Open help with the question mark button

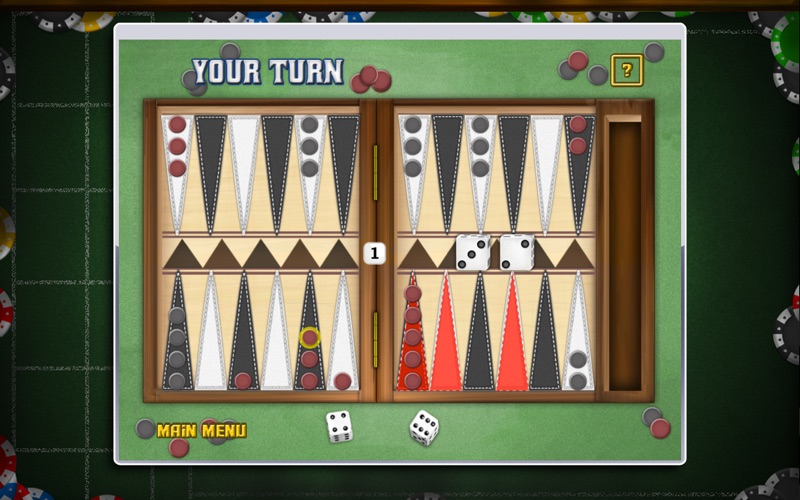[x=627, y=70]
